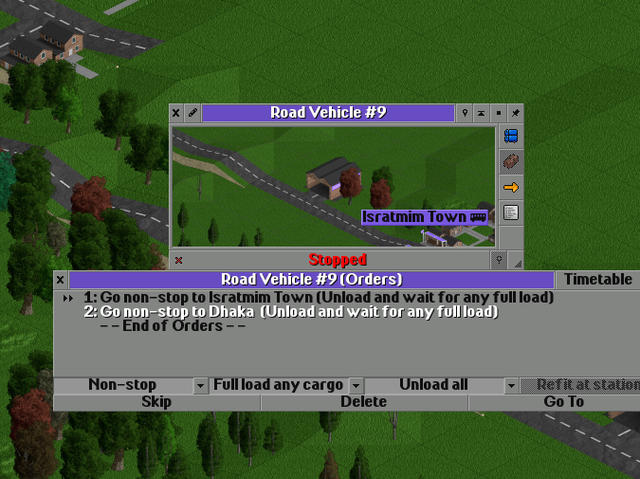The image size is (640, 479).
Task: Close the Orders window
Action: point(60,280)
